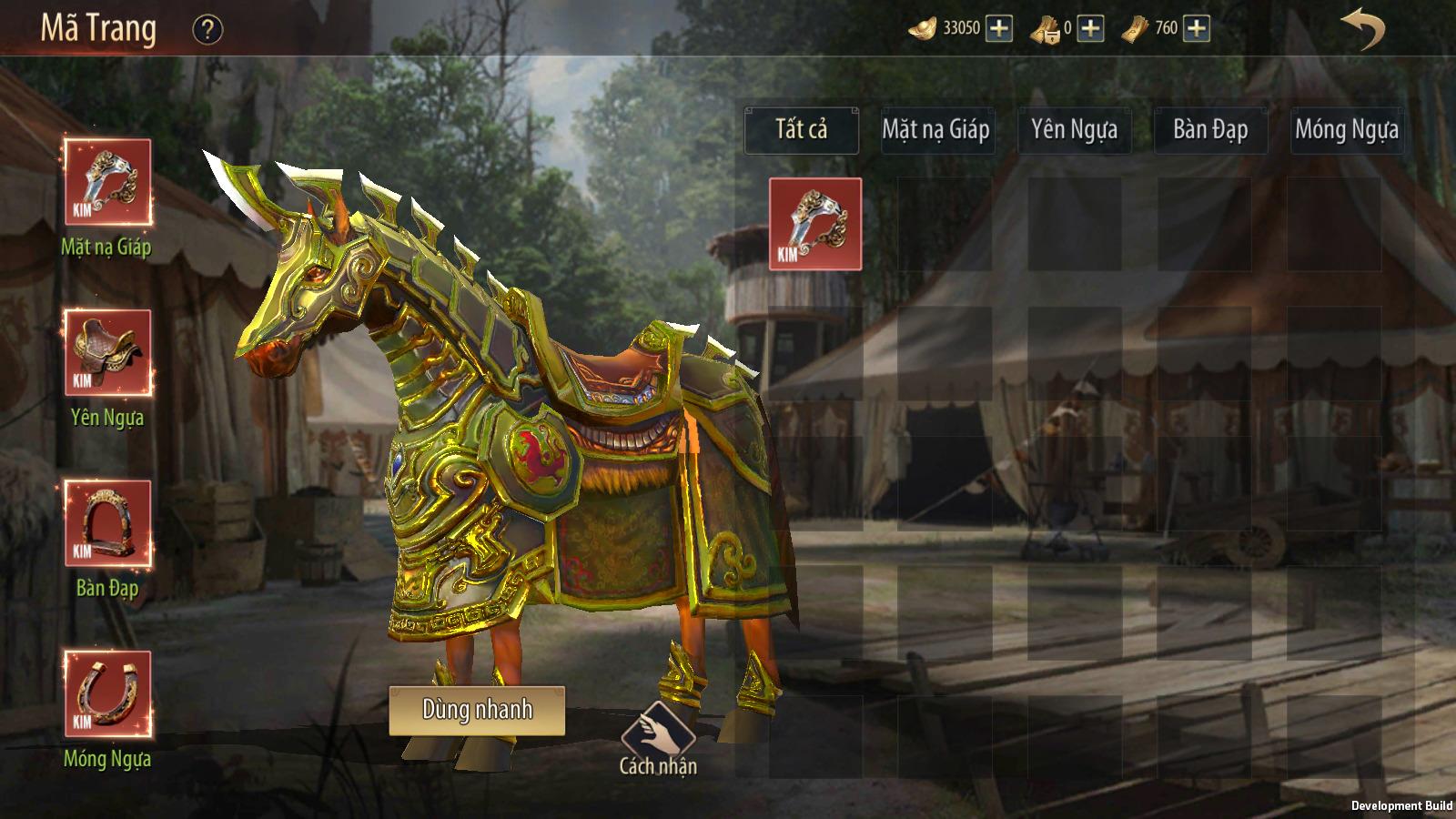Screen dimensions: 1456x819
Task: Click the Dùng nhanh button
Action: (x=477, y=710)
